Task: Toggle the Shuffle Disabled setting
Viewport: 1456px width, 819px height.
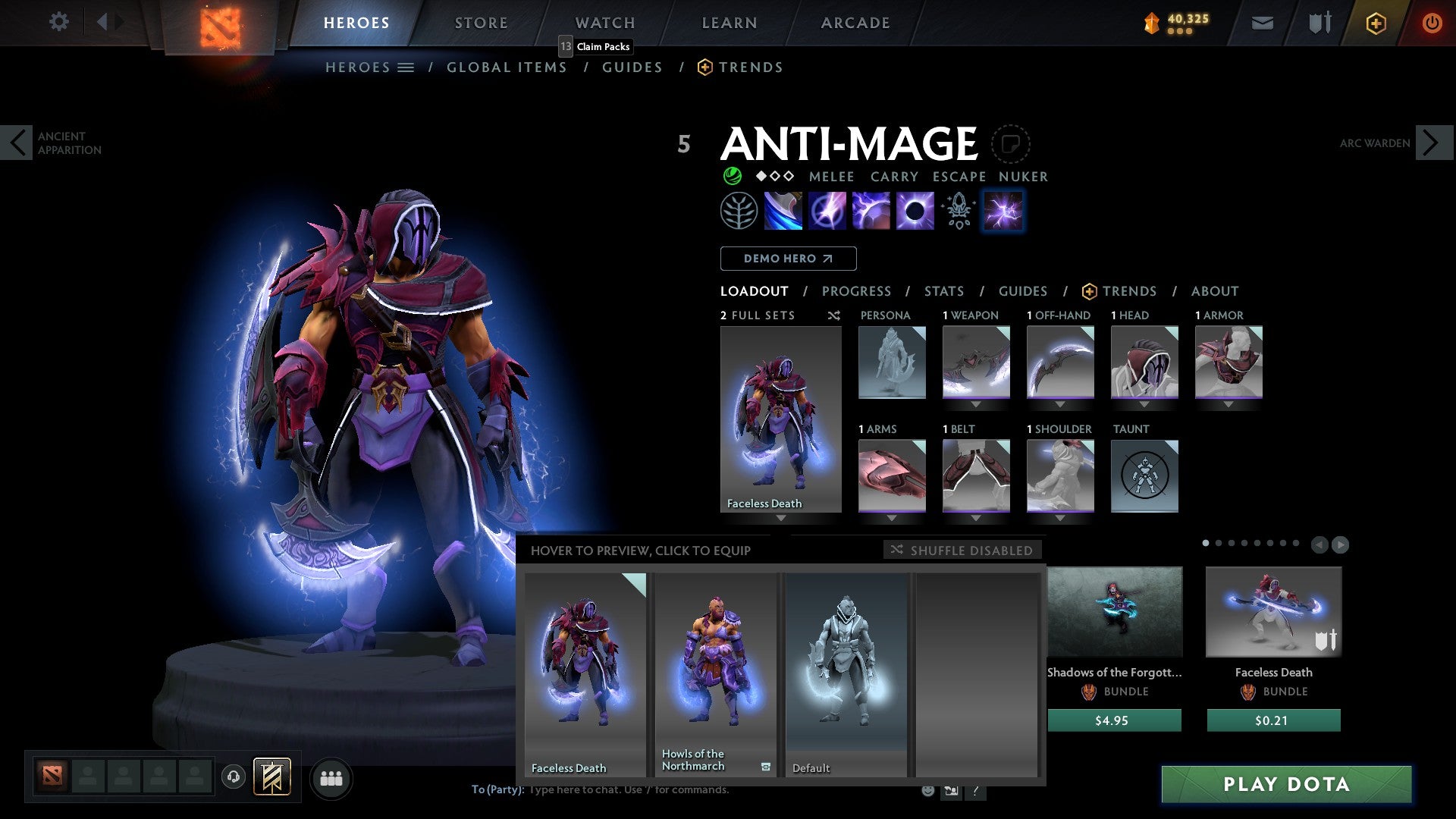Action: point(962,550)
